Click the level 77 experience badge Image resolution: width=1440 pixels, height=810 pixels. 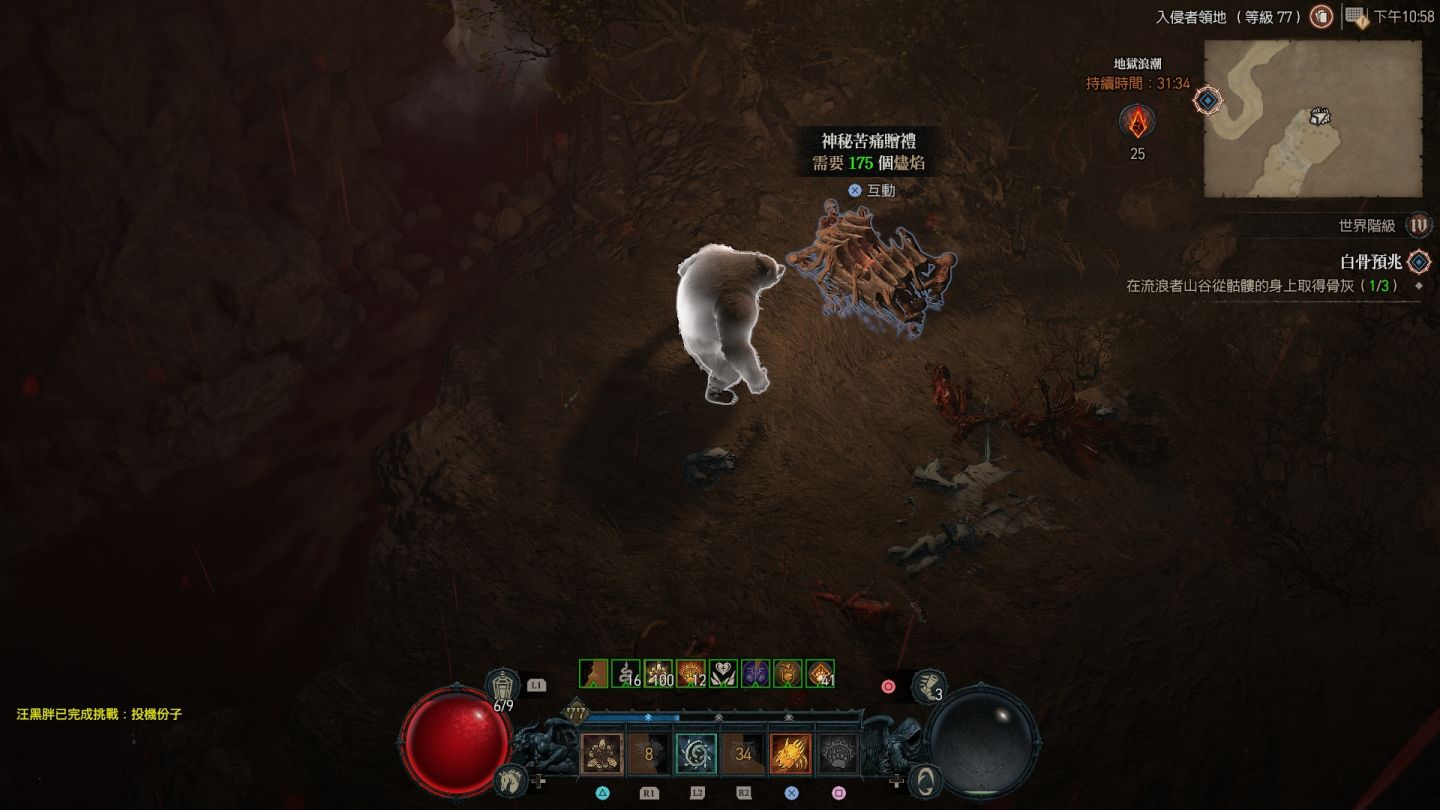(576, 711)
